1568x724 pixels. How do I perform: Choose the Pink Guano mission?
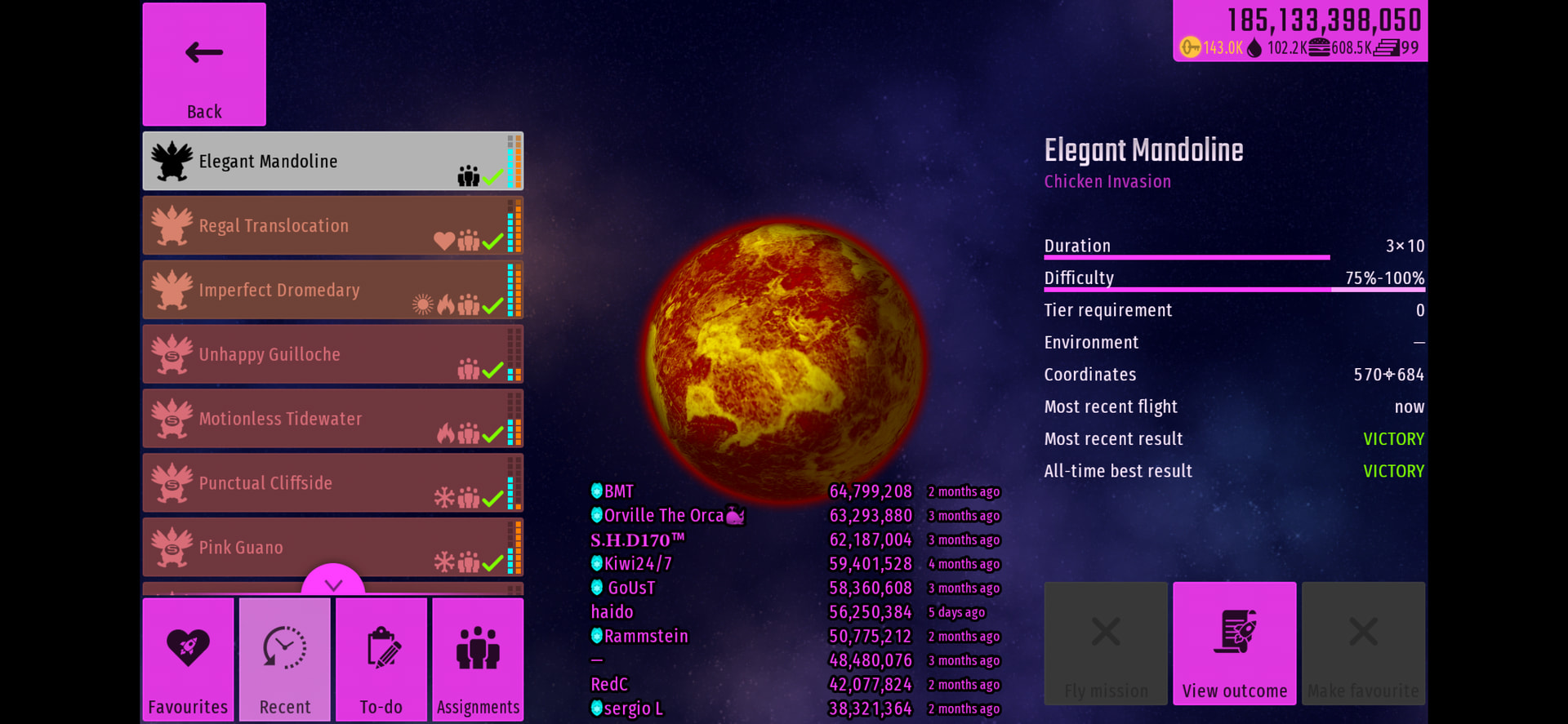[x=332, y=547]
